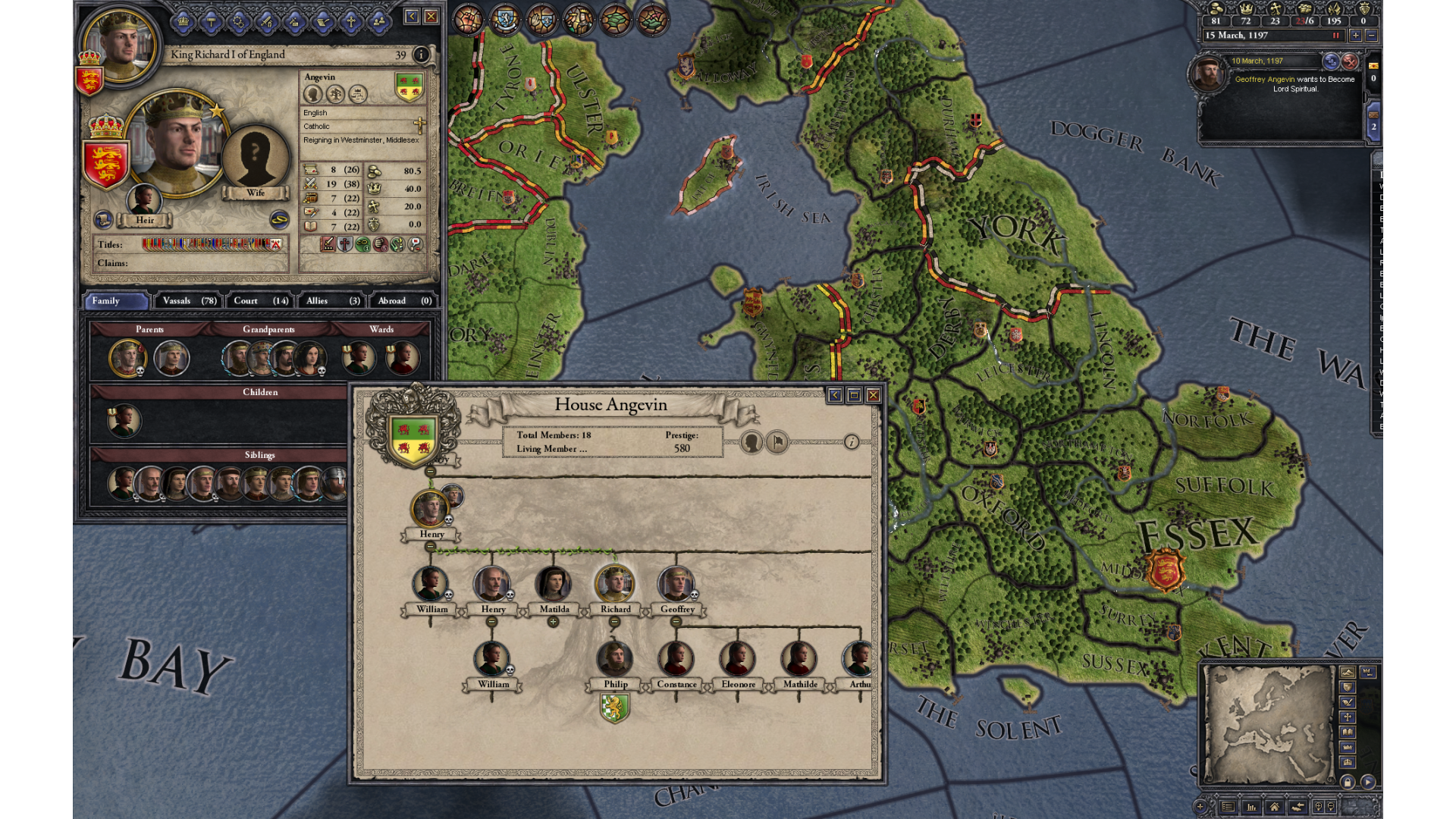Toggle the game pause button
The width and height of the screenshot is (1456, 819).
pos(1335,36)
